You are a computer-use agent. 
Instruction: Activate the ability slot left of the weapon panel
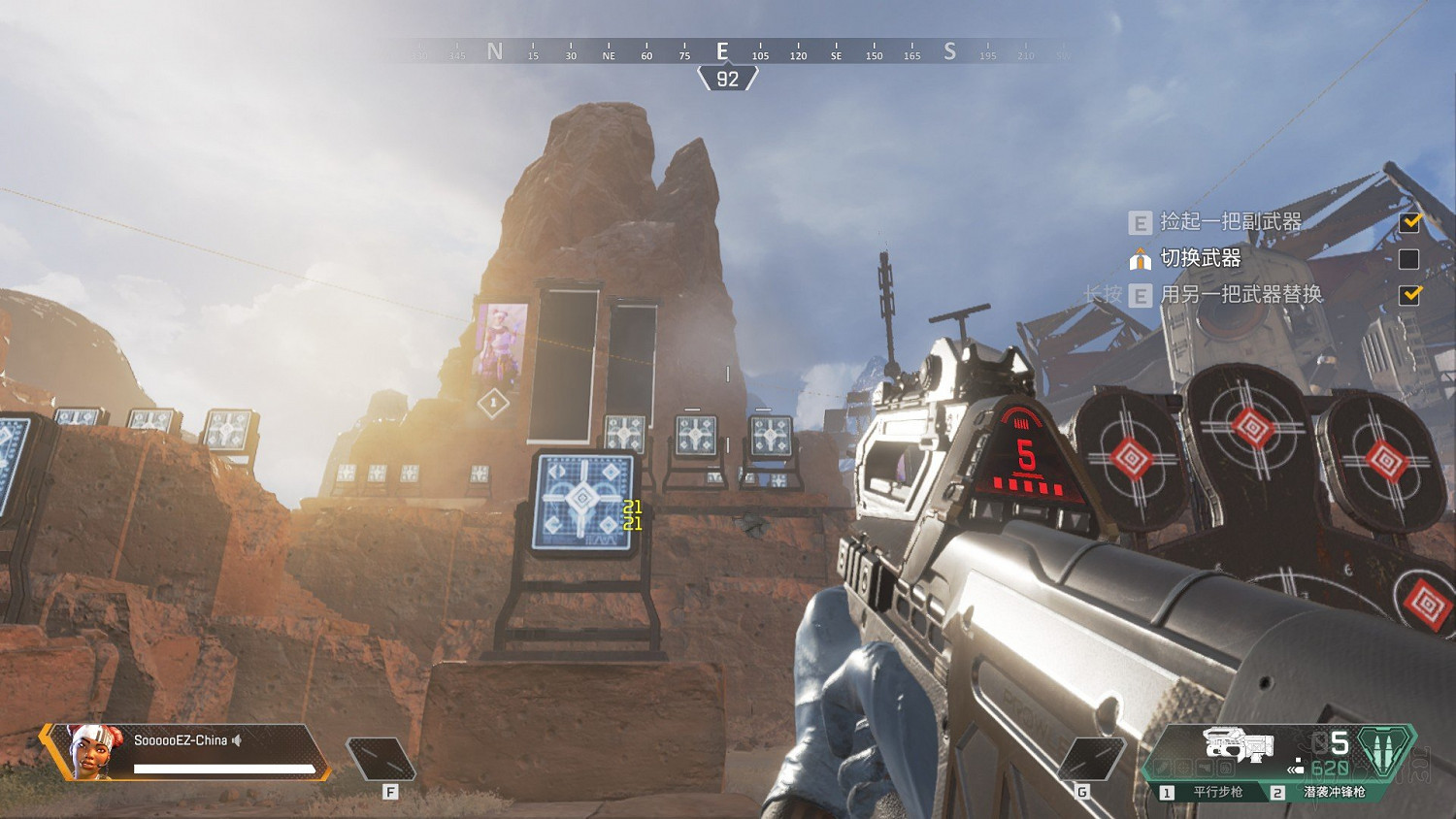point(1092,759)
